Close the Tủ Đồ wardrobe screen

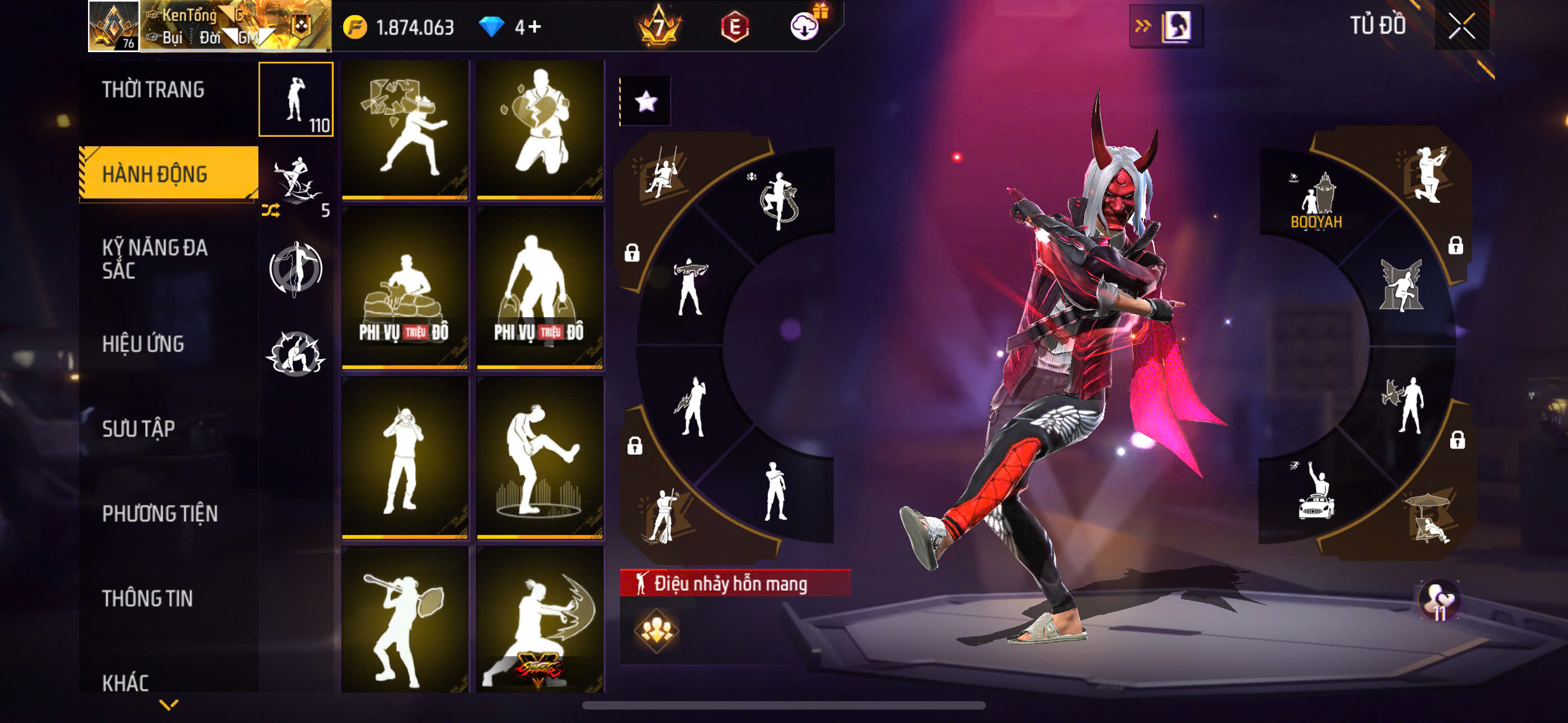tap(1461, 26)
